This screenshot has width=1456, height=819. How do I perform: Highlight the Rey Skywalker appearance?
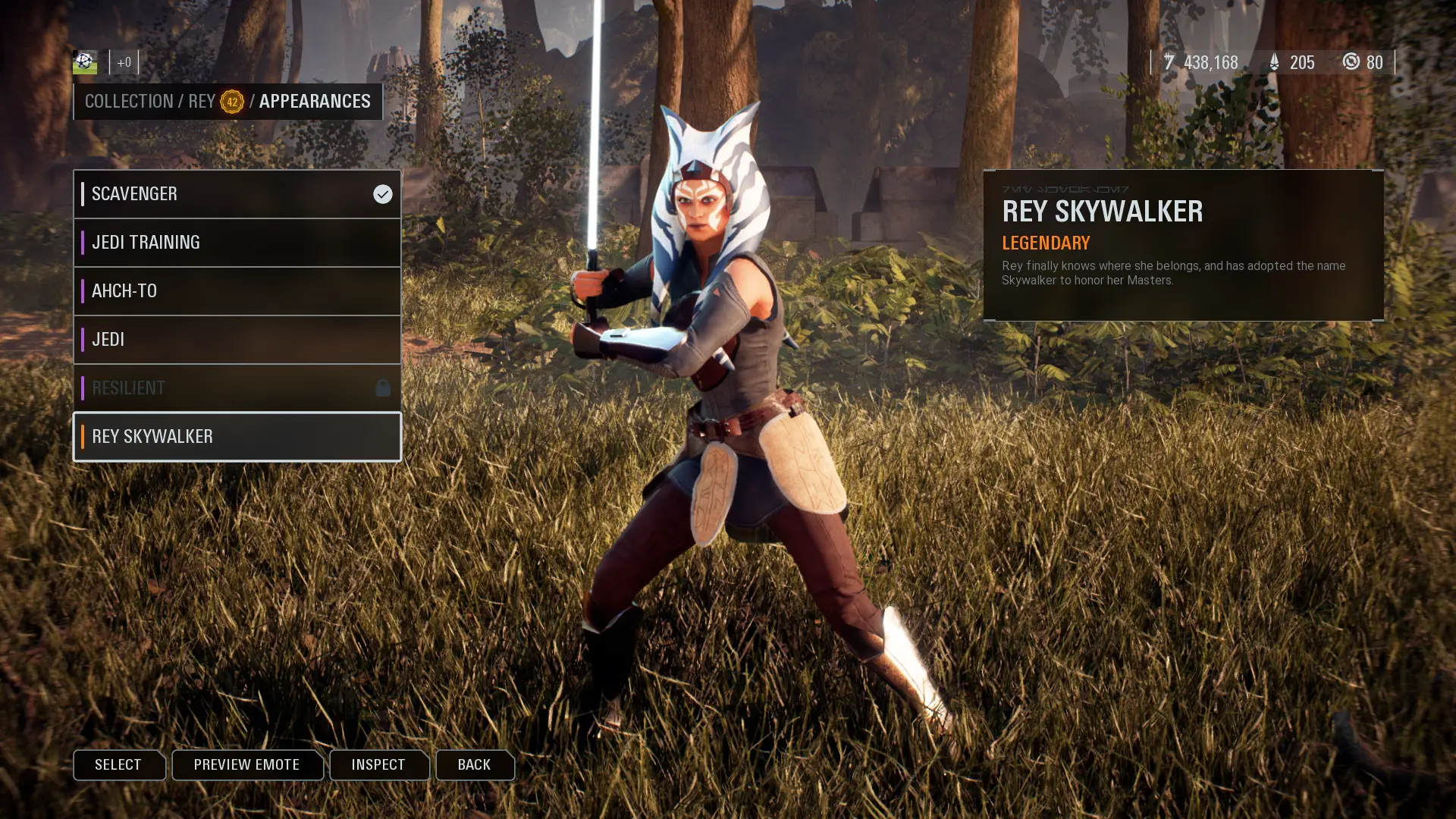click(237, 437)
